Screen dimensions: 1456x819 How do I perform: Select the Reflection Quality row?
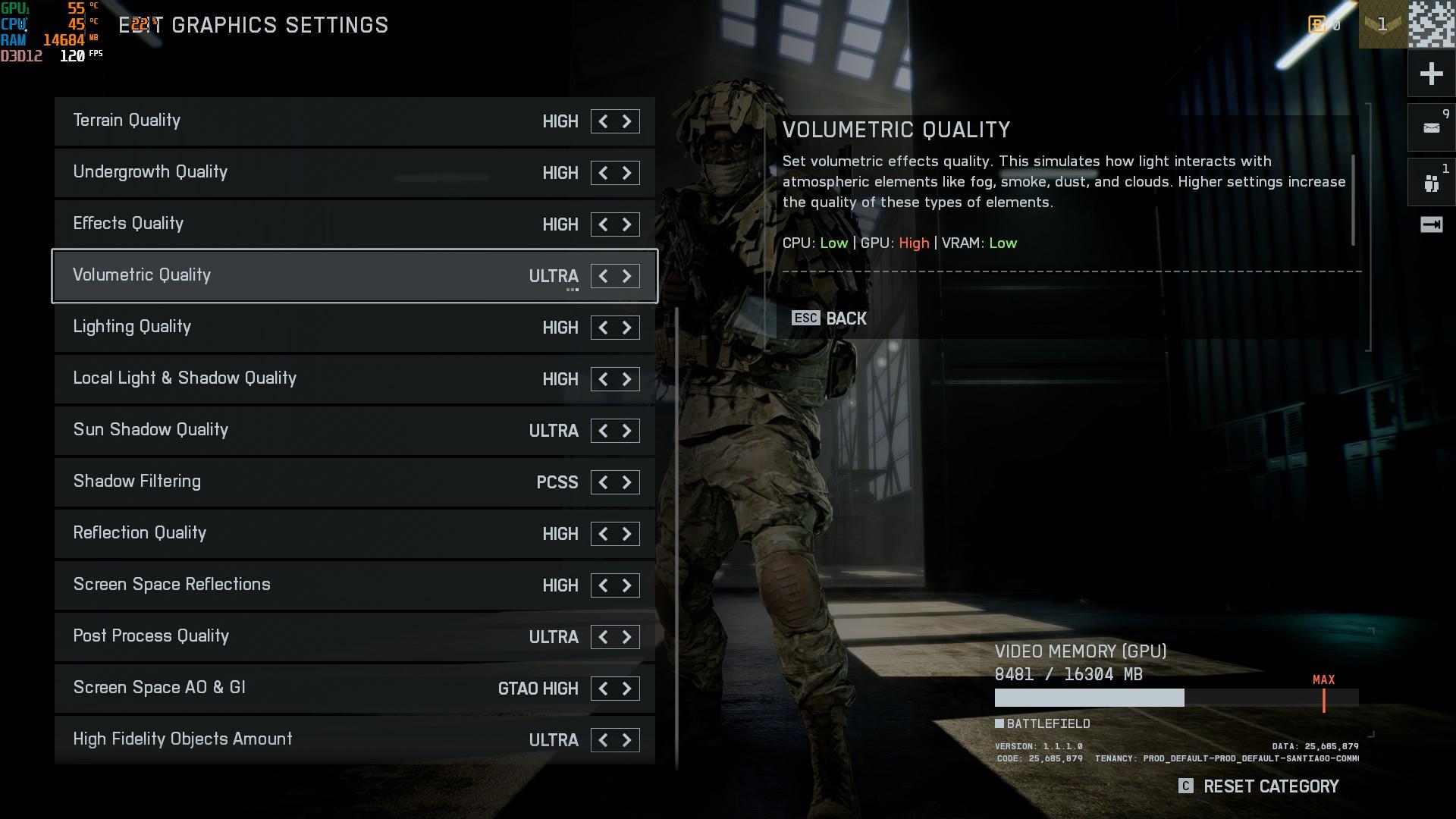pyautogui.click(x=303, y=534)
